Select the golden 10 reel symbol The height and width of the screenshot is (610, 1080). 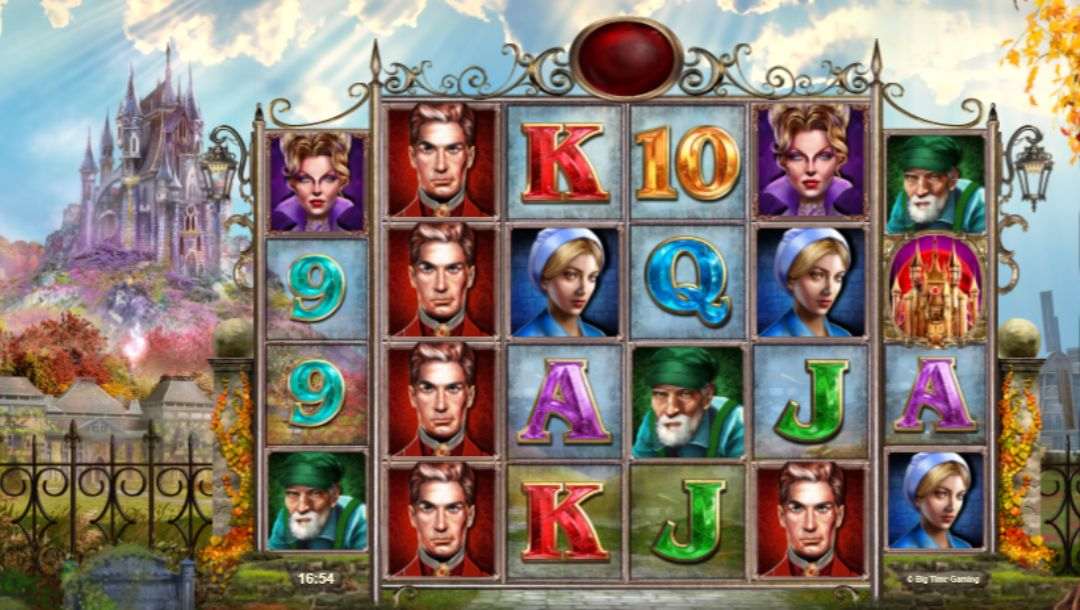(x=688, y=161)
